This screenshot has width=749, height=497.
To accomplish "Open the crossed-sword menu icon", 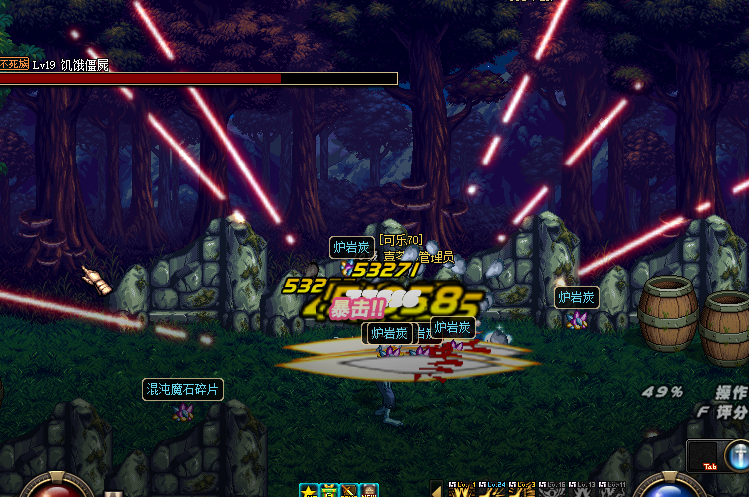I will (x=349, y=491).
